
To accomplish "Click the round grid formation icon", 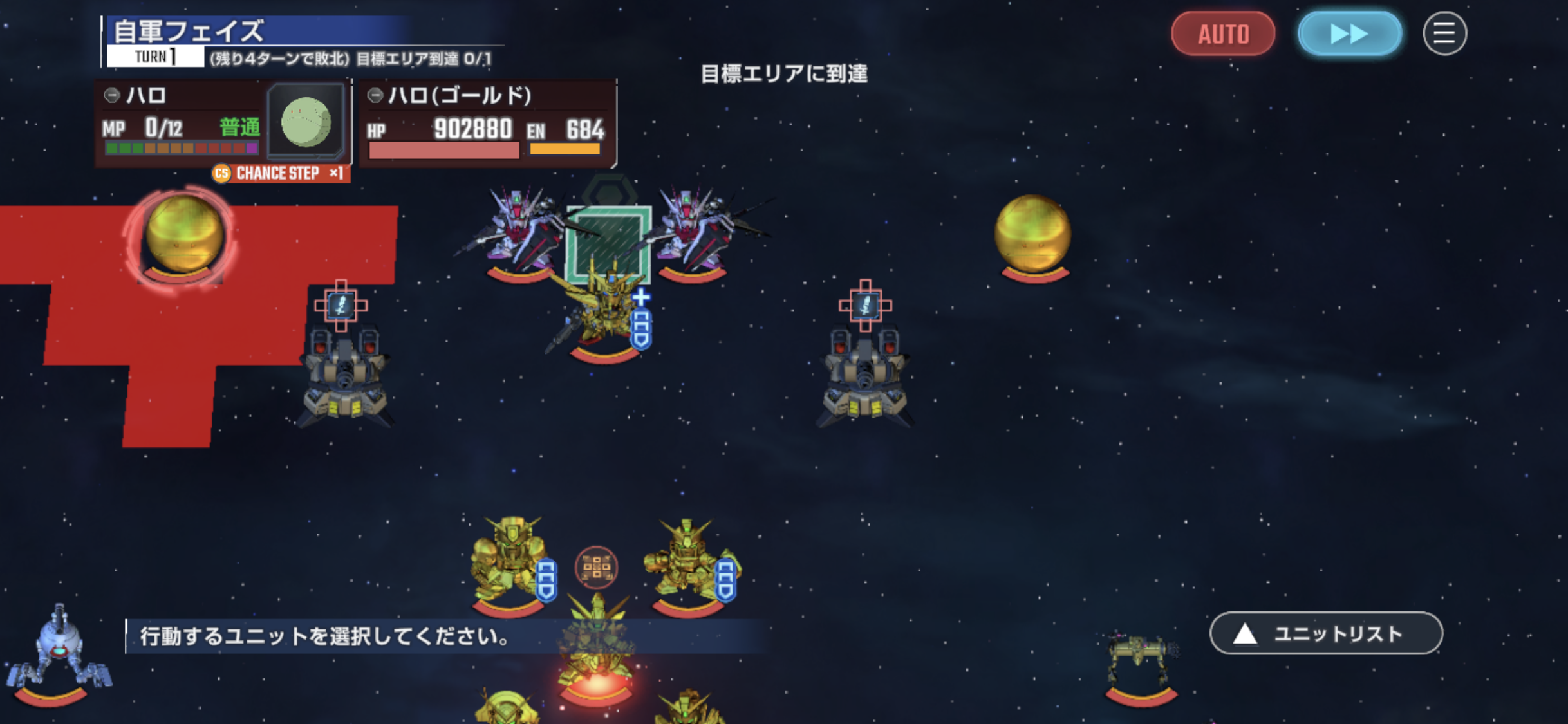I will (596, 567).
